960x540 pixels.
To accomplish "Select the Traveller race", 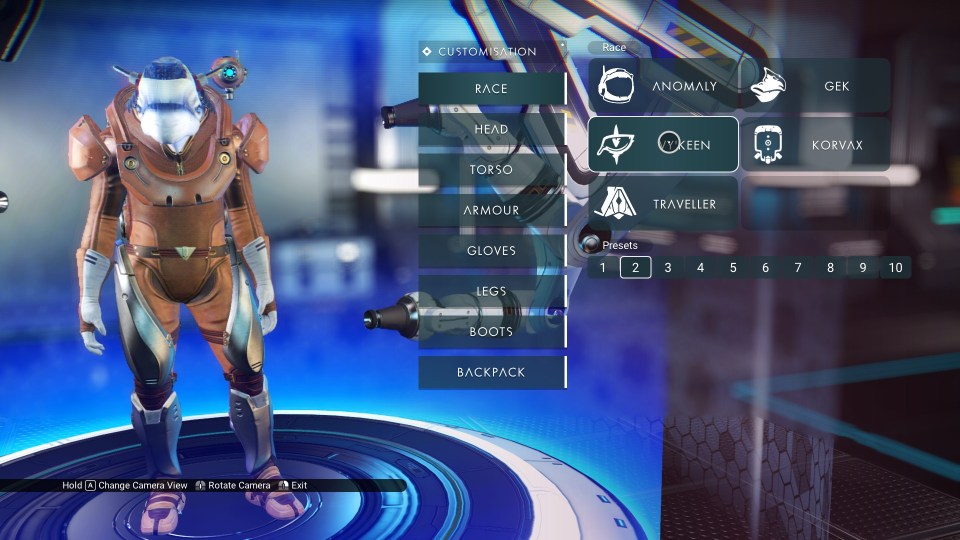I will (x=663, y=204).
